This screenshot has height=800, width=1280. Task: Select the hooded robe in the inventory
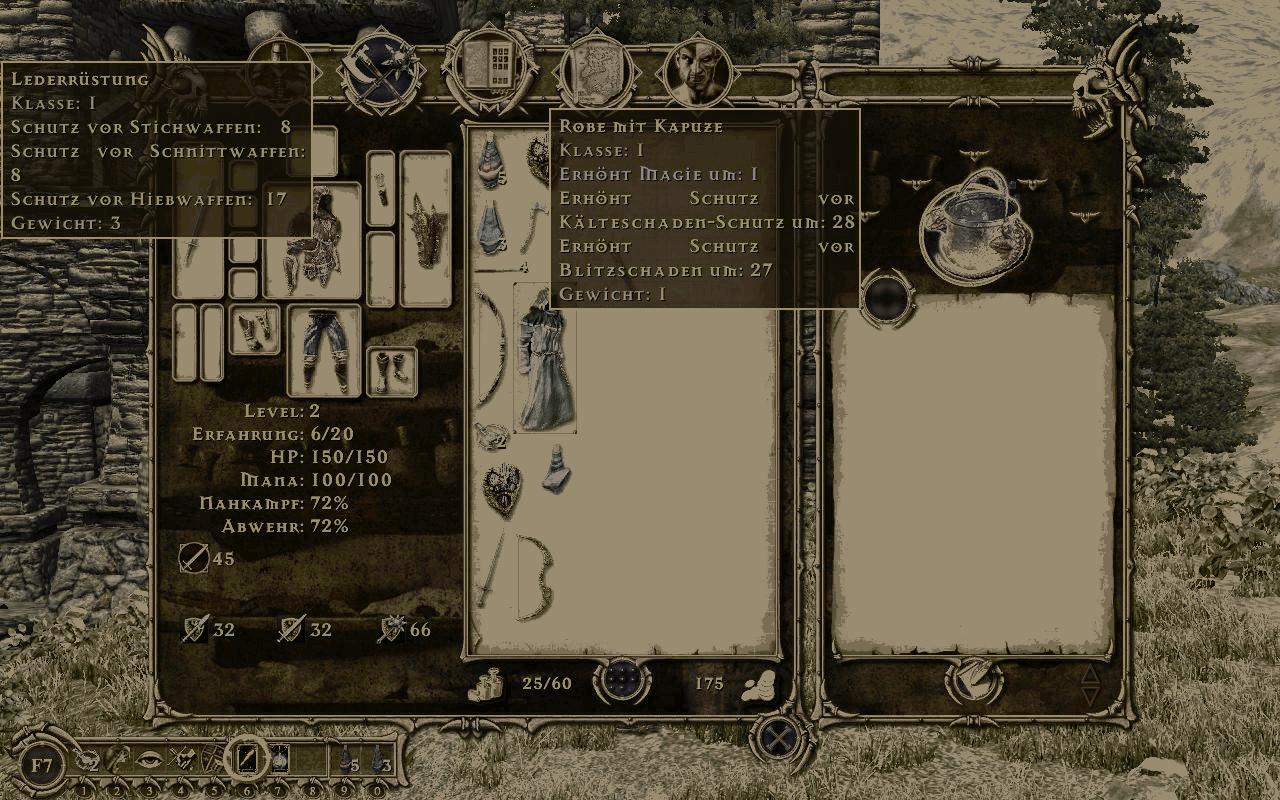coord(544,358)
